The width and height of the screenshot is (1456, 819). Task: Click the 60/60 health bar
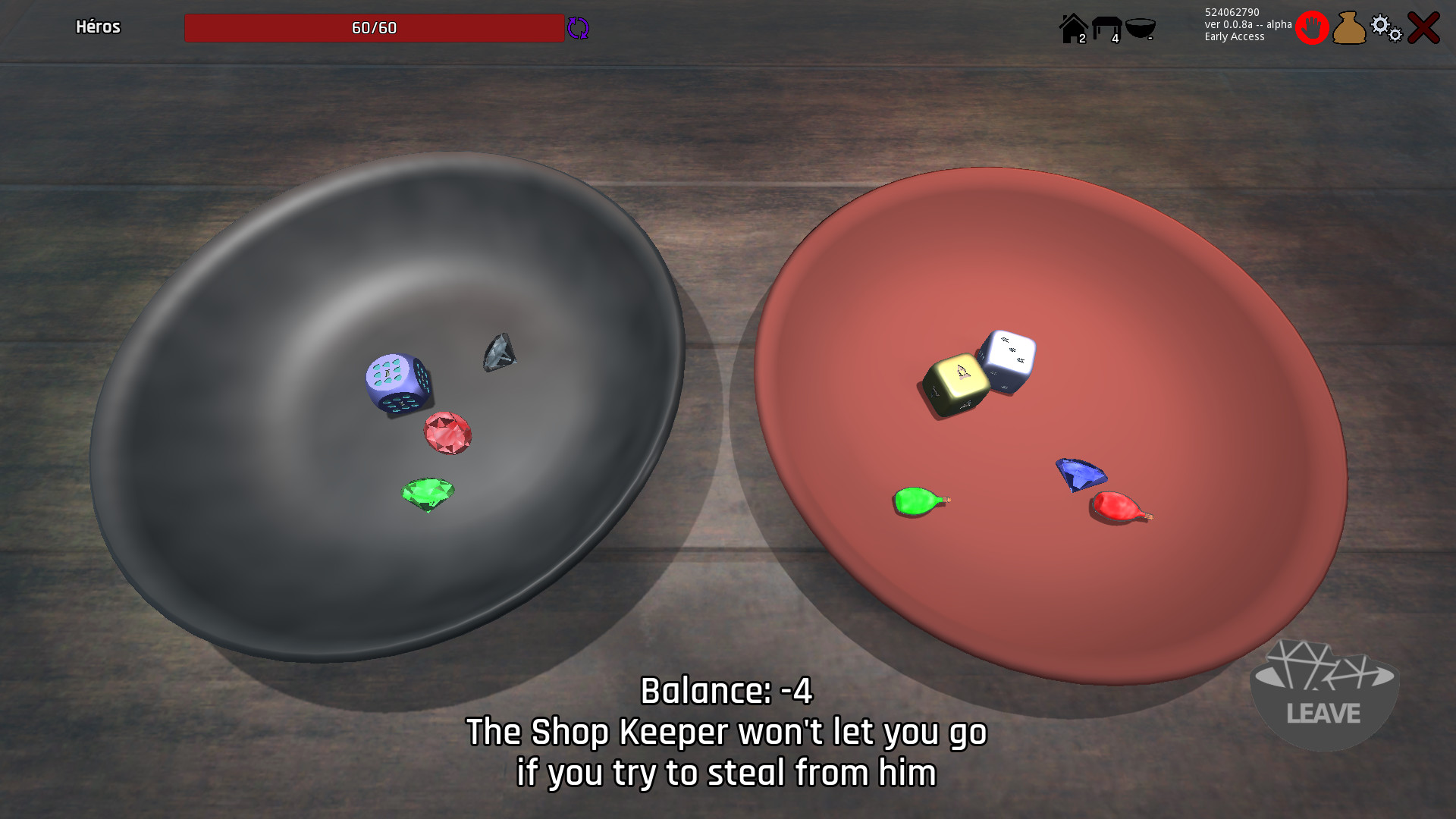pos(373,28)
